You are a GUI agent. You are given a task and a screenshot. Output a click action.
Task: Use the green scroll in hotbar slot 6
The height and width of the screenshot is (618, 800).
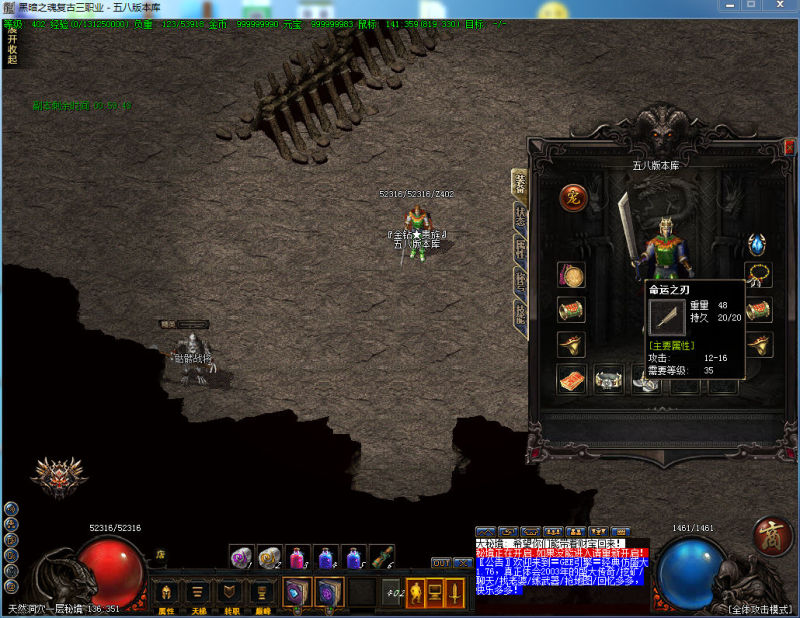pyautogui.click(x=382, y=557)
